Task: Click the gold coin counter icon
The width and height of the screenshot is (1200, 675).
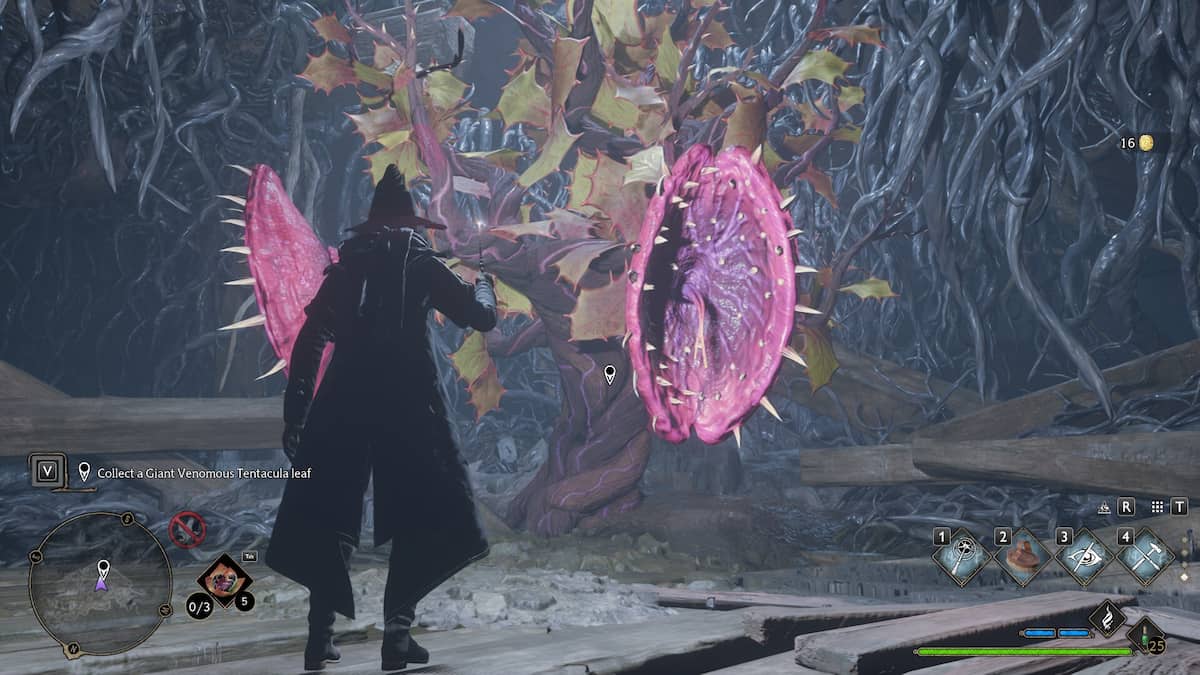Action: tap(1147, 143)
